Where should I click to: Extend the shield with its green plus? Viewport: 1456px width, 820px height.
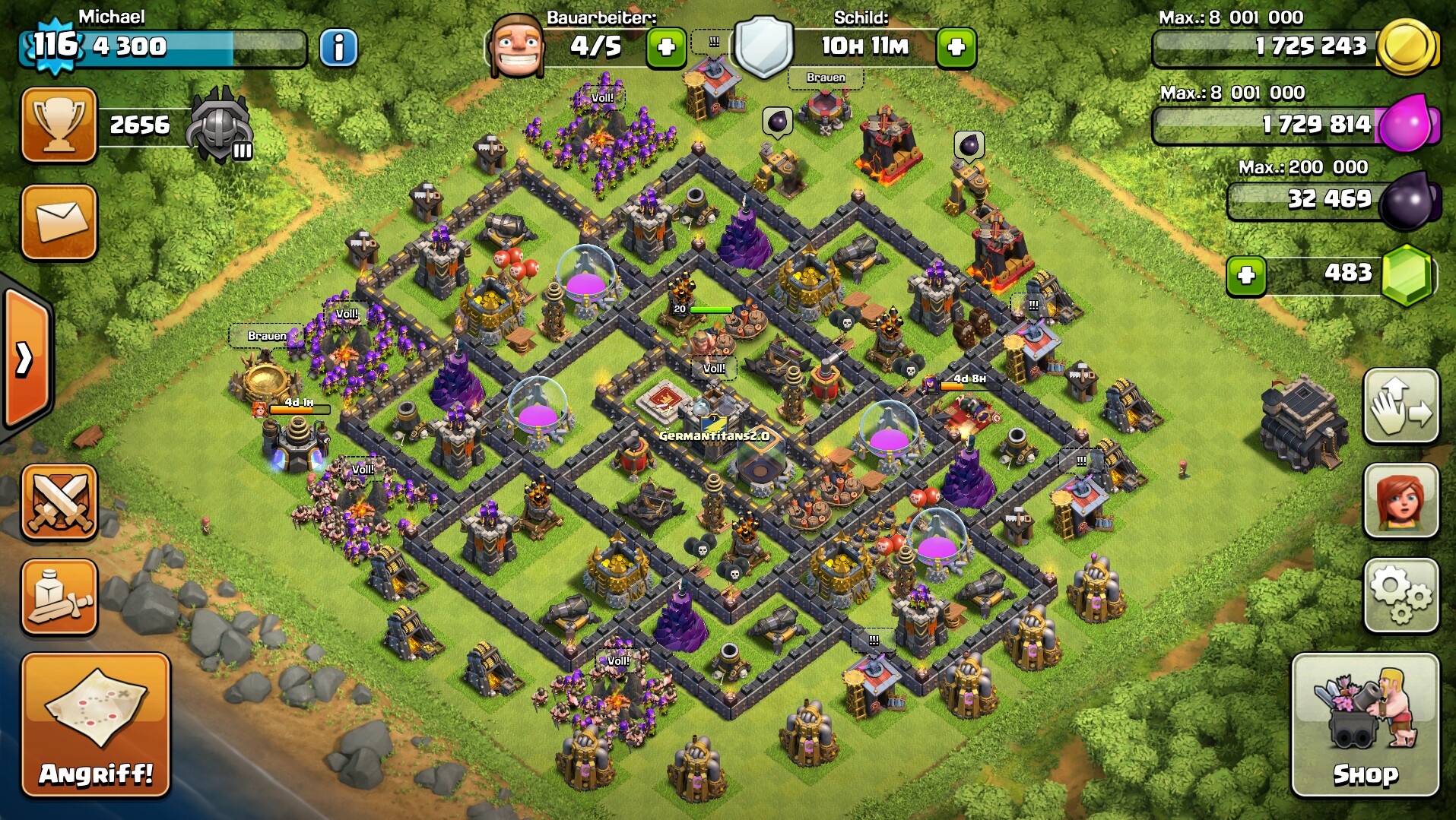click(956, 48)
